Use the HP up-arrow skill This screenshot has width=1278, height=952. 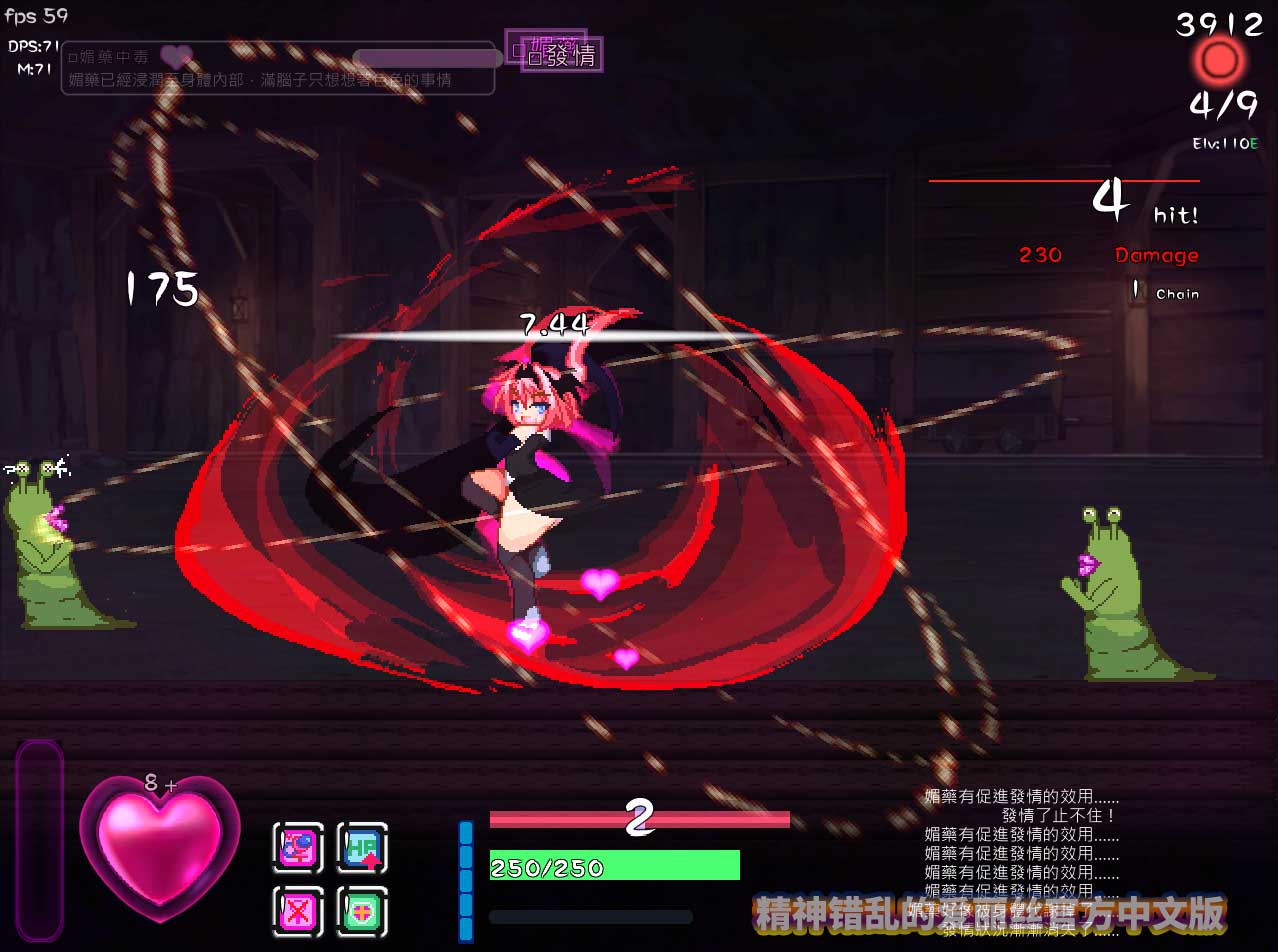362,848
